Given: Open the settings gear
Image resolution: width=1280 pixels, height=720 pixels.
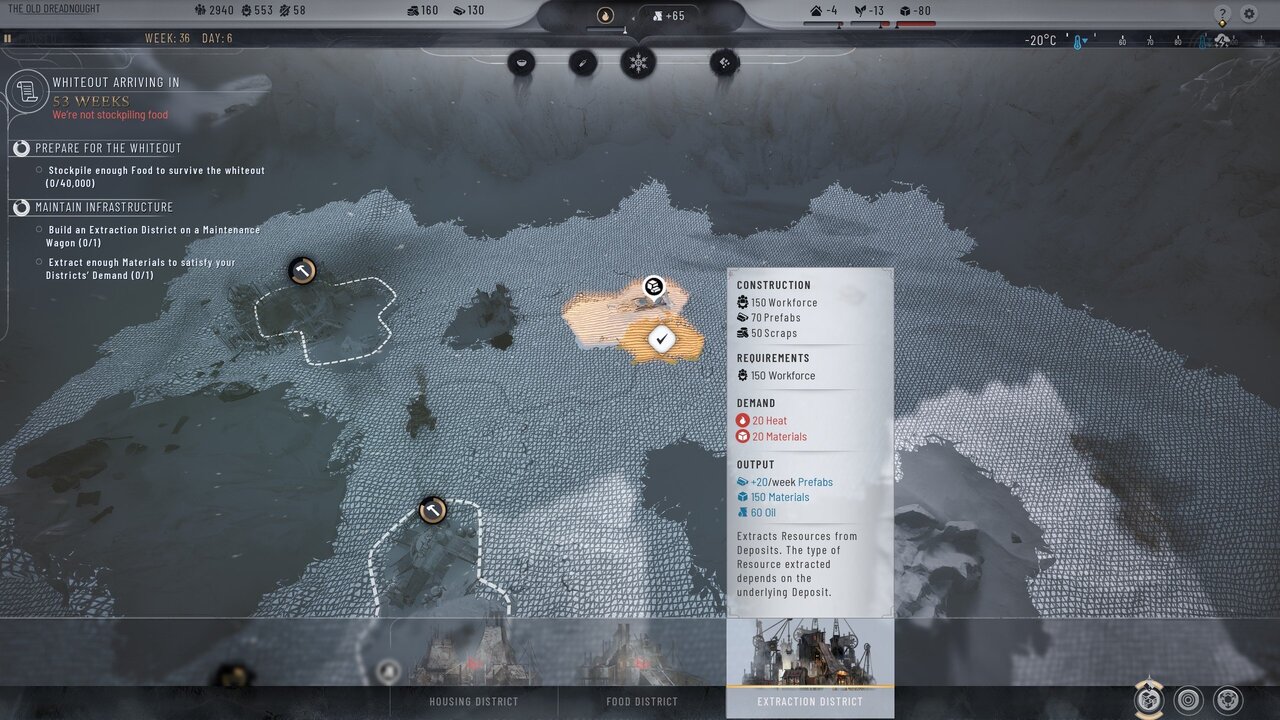Looking at the screenshot, I should tap(1249, 14).
